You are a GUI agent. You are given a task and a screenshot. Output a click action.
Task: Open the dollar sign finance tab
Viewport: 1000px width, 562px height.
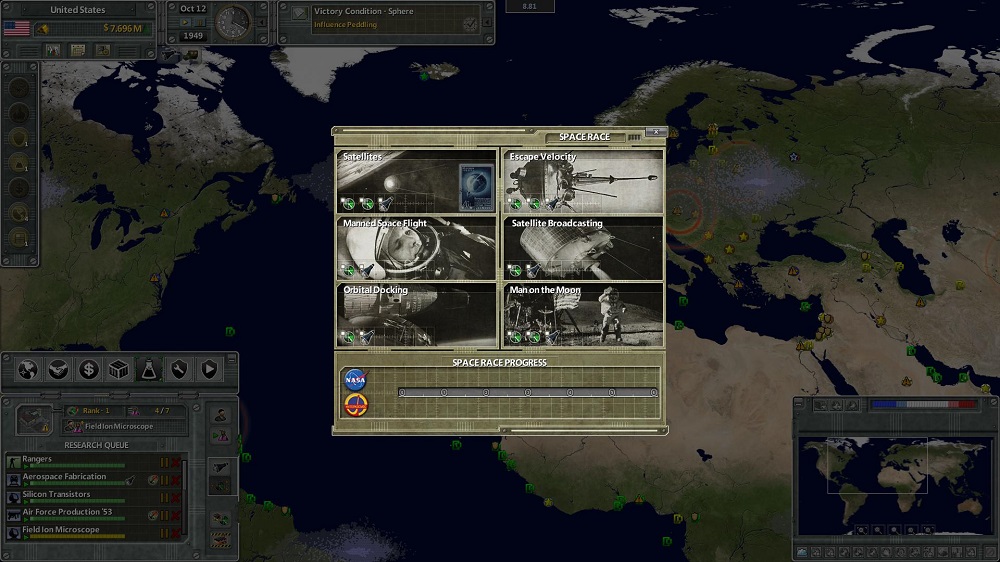(x=88, y=370)
